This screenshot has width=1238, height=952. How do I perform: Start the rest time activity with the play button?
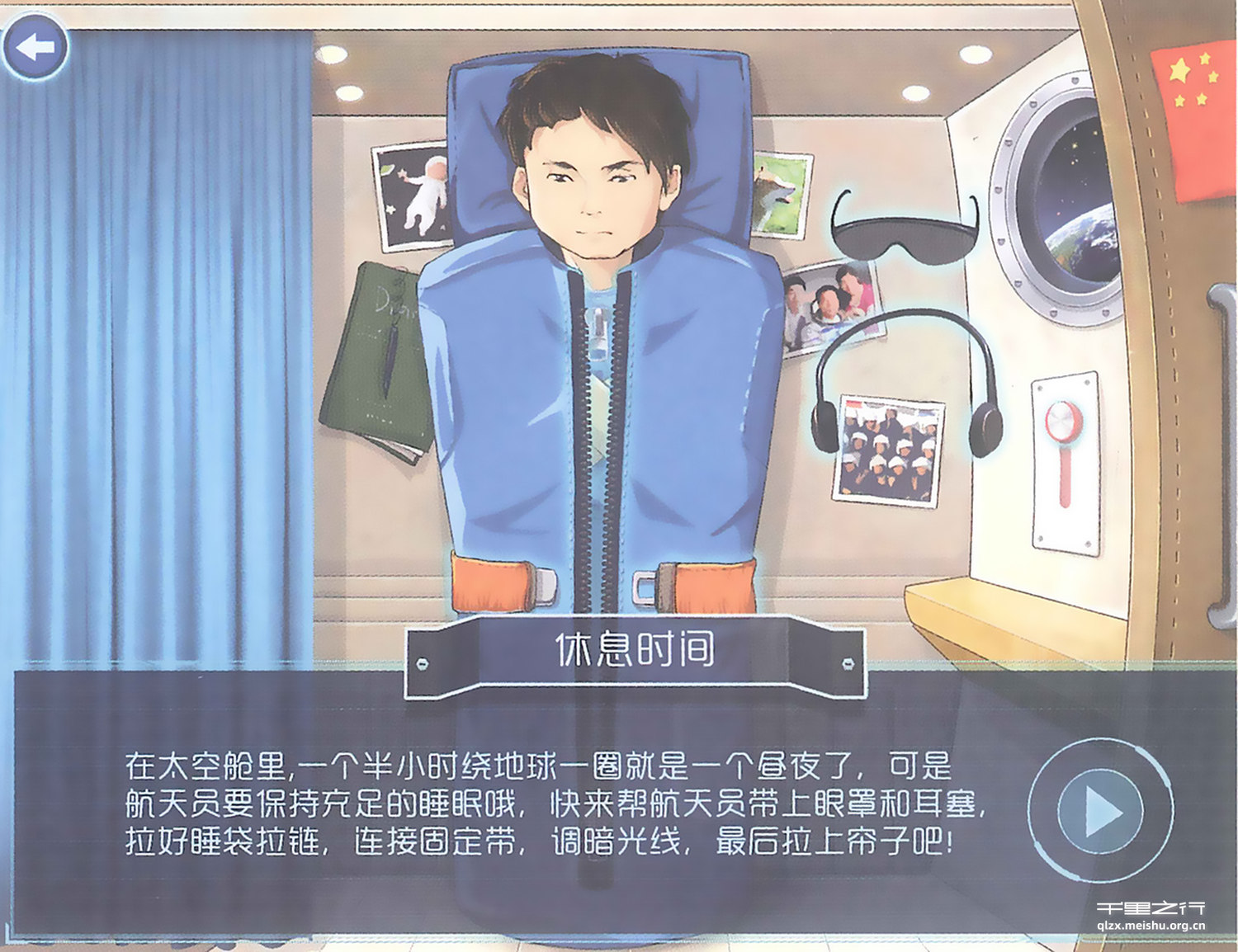point(1100,811)
